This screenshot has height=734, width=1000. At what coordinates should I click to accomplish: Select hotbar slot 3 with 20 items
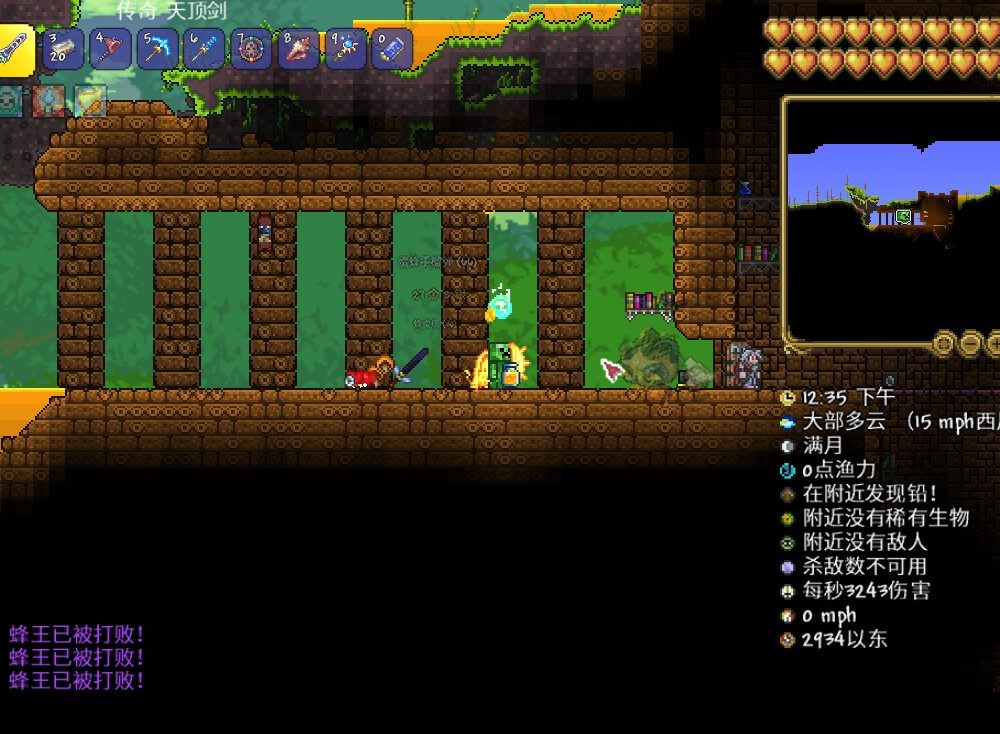click(64, 49)
